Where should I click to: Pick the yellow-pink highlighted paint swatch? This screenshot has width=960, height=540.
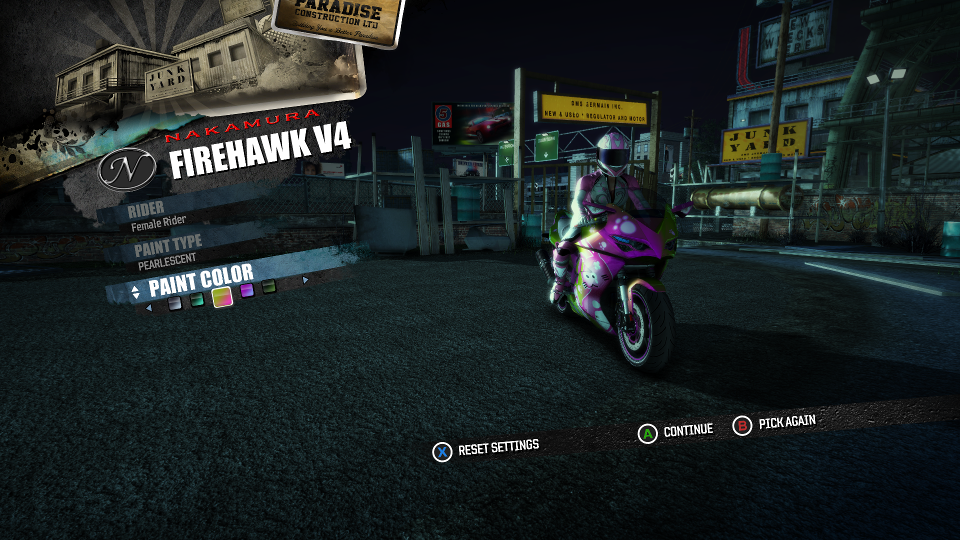pyautogui.click(x=222, y=296)
